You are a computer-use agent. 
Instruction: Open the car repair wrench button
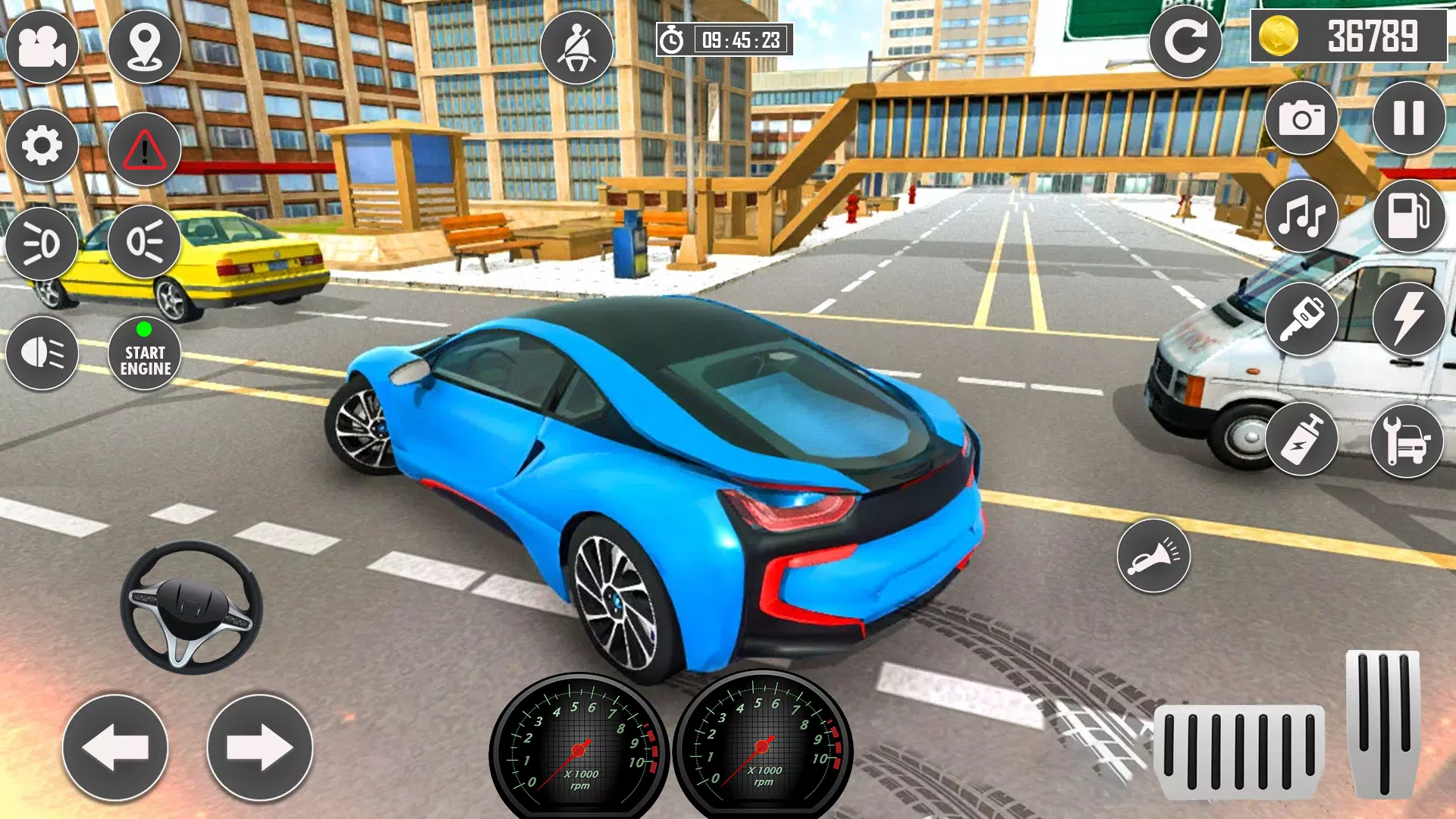click(1407, 440)
